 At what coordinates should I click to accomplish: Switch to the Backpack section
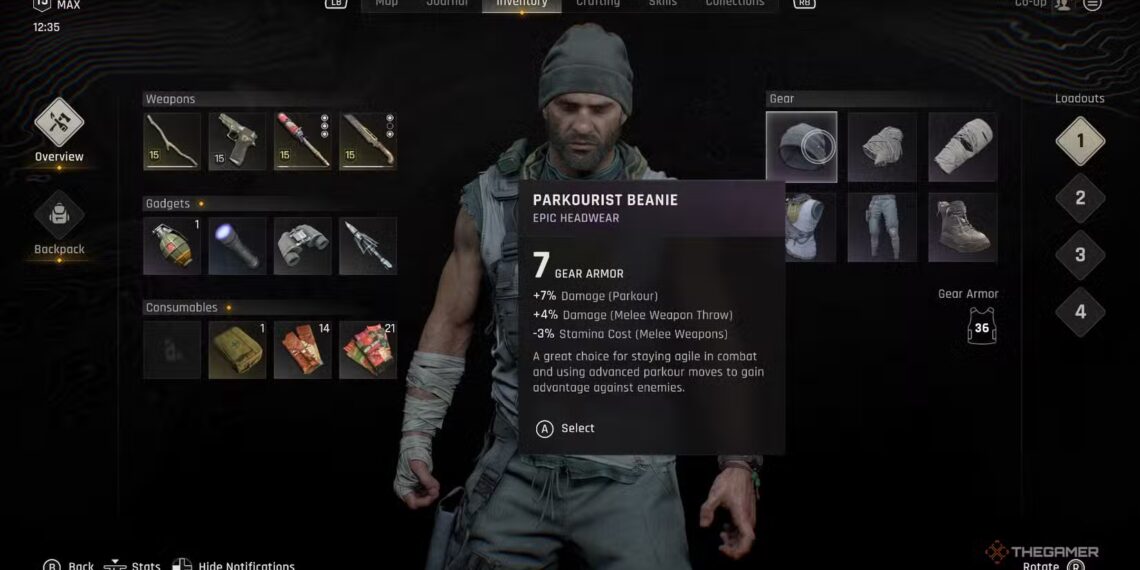(59, 215)
